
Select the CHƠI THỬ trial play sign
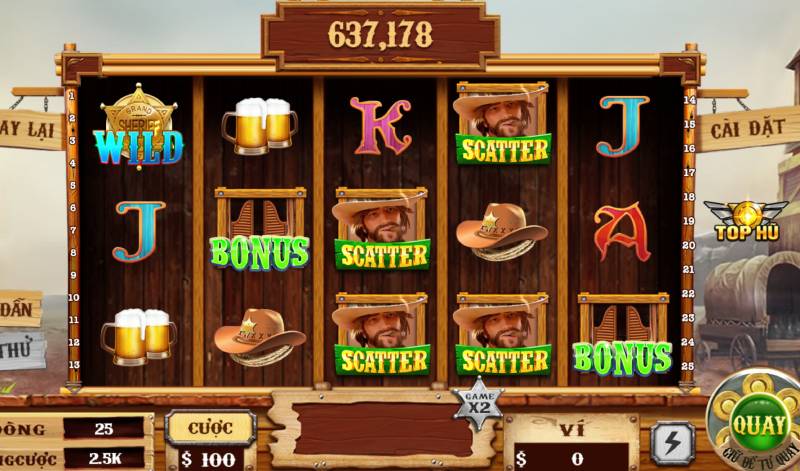[x=15, y=350]
